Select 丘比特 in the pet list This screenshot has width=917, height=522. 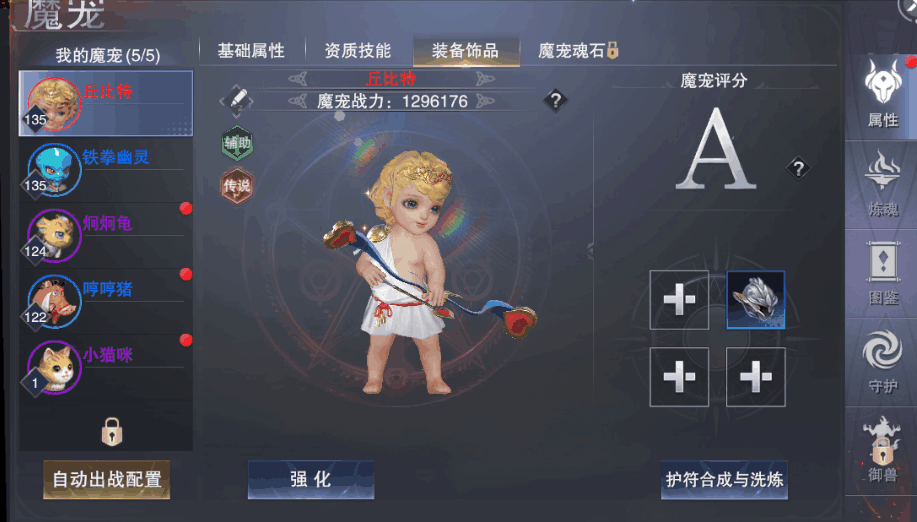click(x=106, y=102)
